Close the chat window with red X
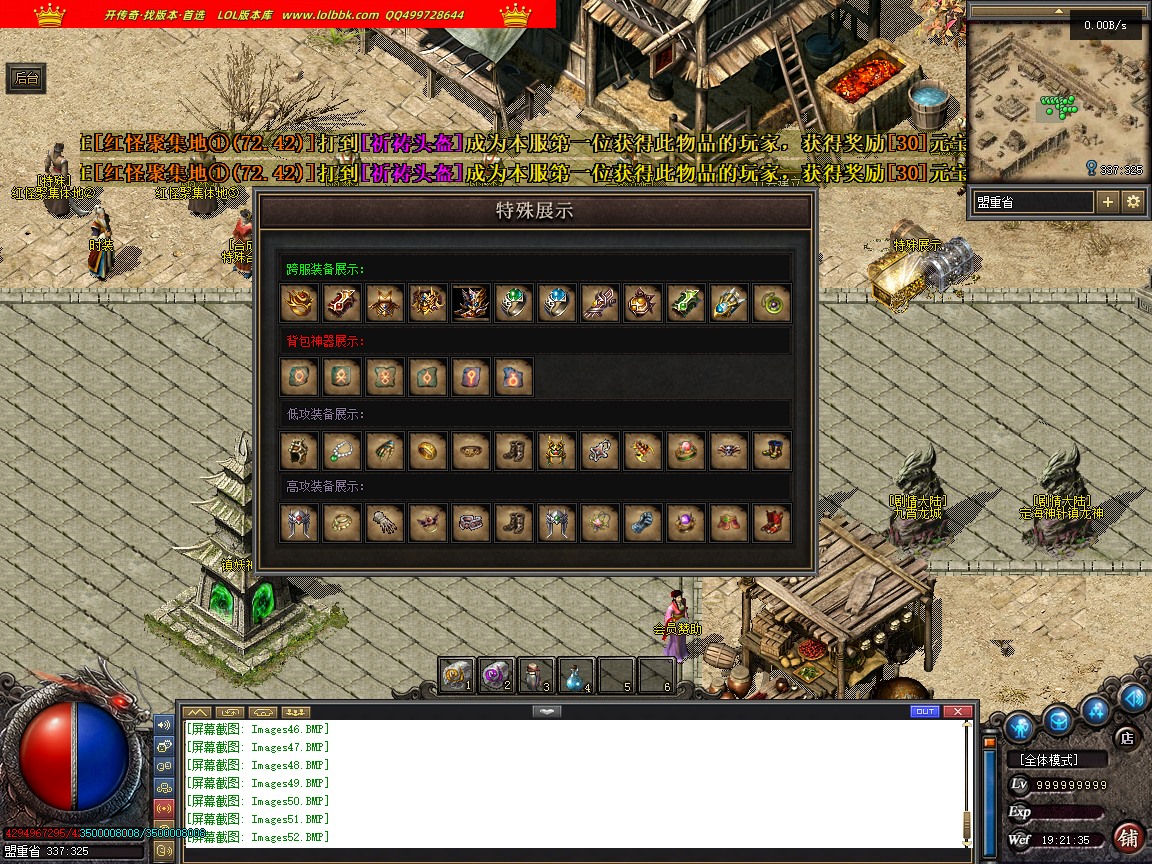 pos(957,711)
